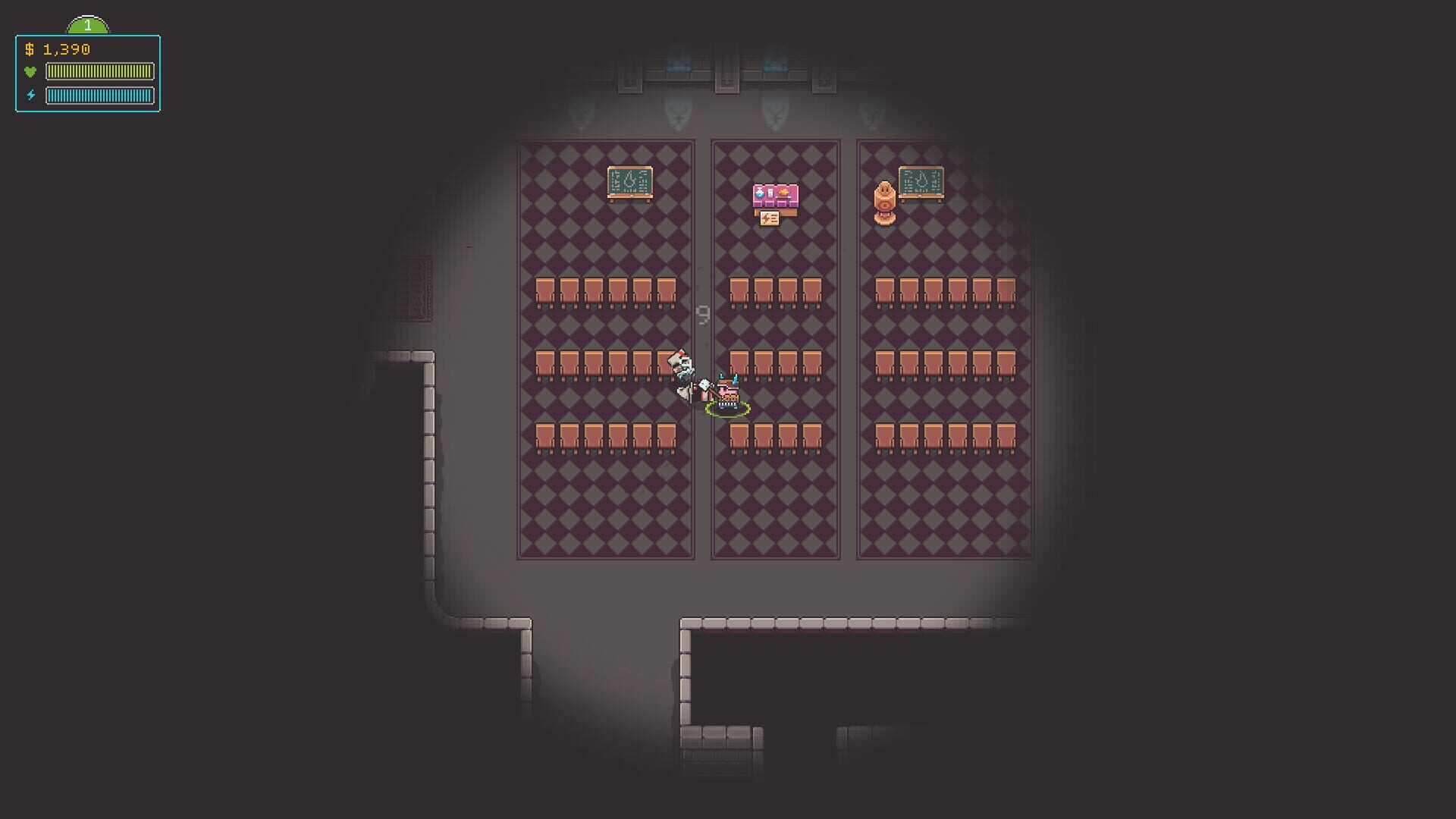Viewport: 1456px width, 819px height.
Task: Click the pink creature with blue horns
Action: click(728, 392)
